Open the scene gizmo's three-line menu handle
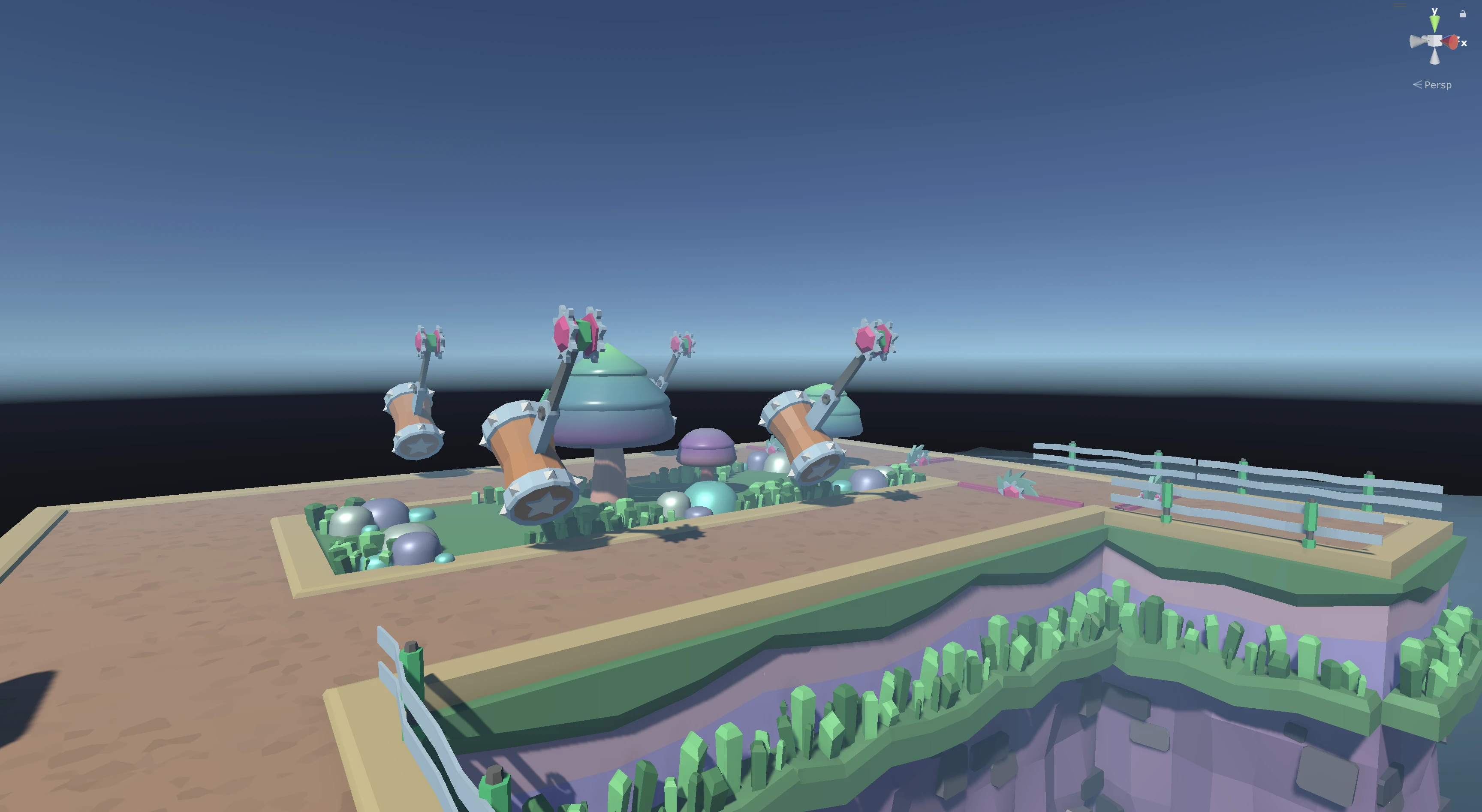1482x812 pixels. point(1400,5)
